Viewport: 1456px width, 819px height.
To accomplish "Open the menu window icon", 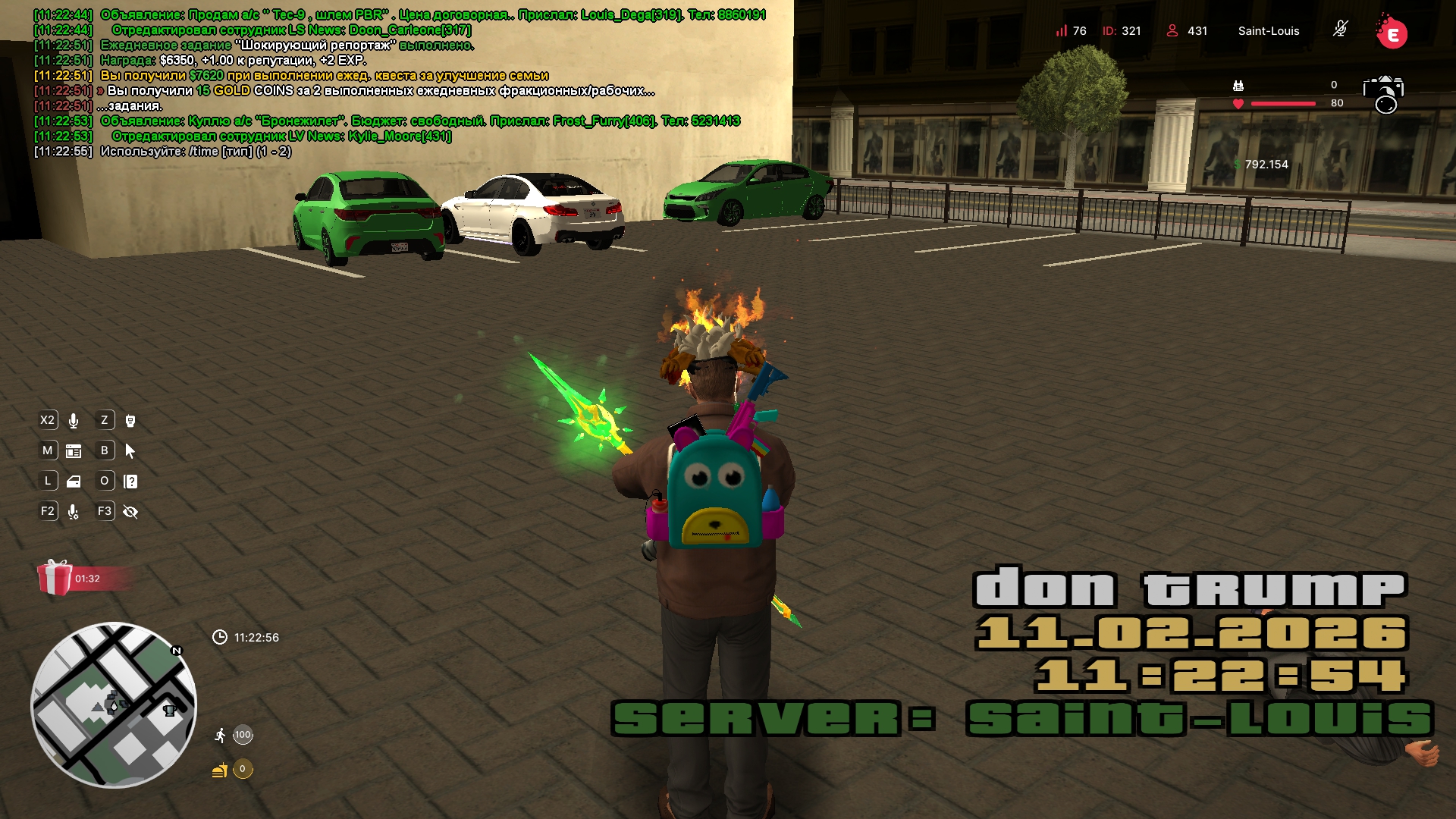I will 74,451.
